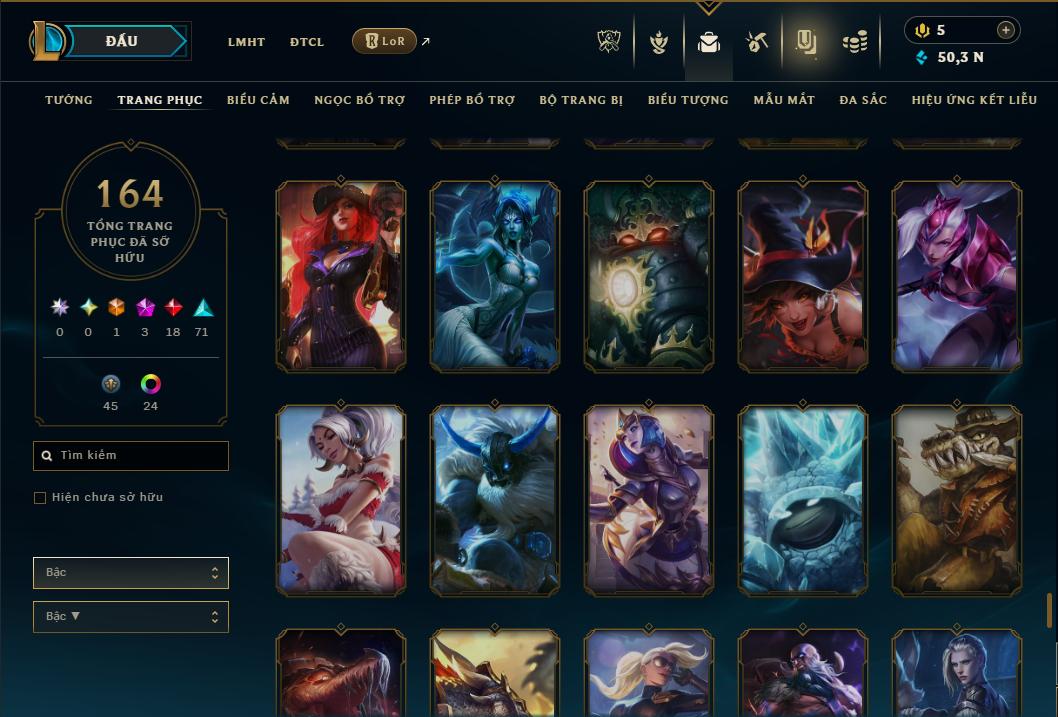Viewport: 1058px width, 717px height.
Task: Open the BIỂU CẢM tab
Action: click(x=258, y=100)
